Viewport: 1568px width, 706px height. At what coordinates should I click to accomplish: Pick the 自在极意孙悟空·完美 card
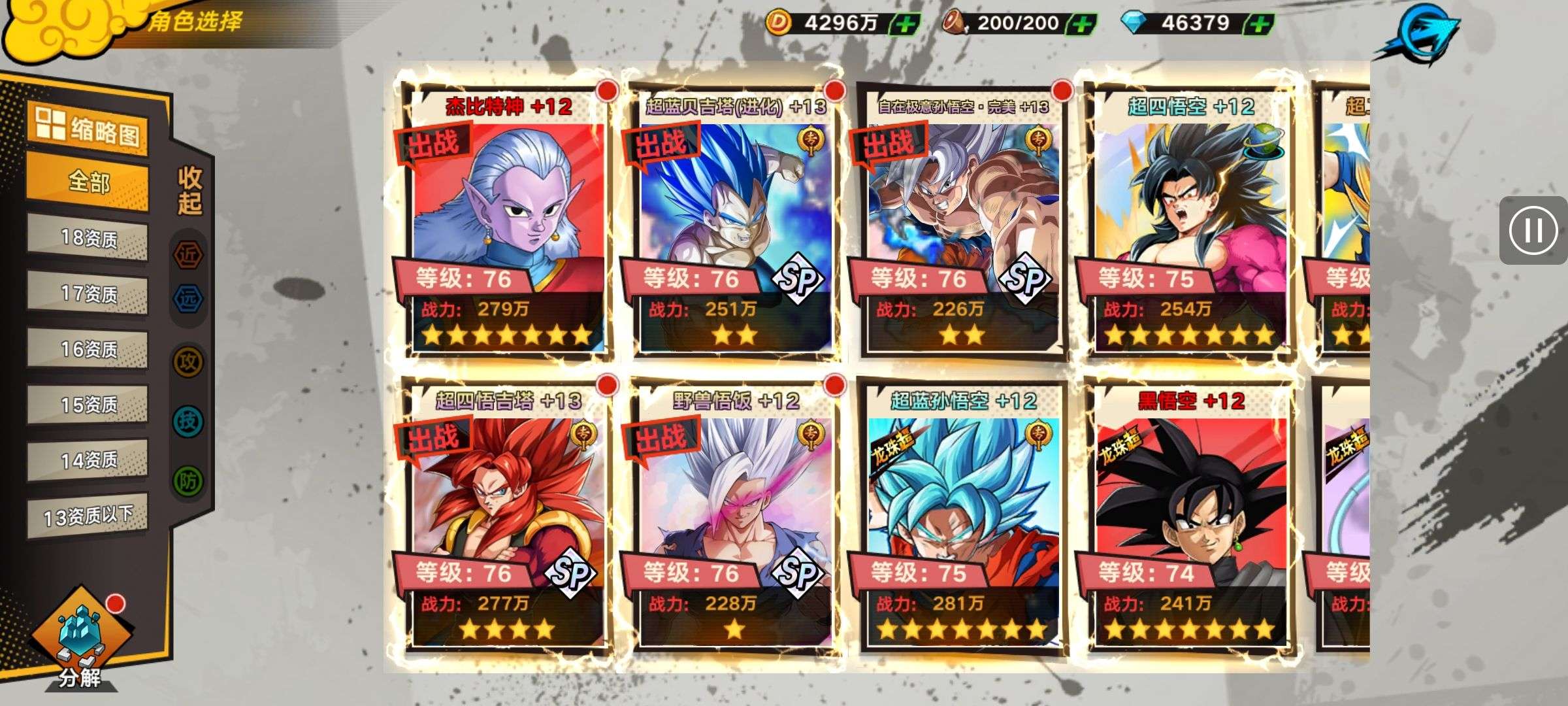(963, 222)
